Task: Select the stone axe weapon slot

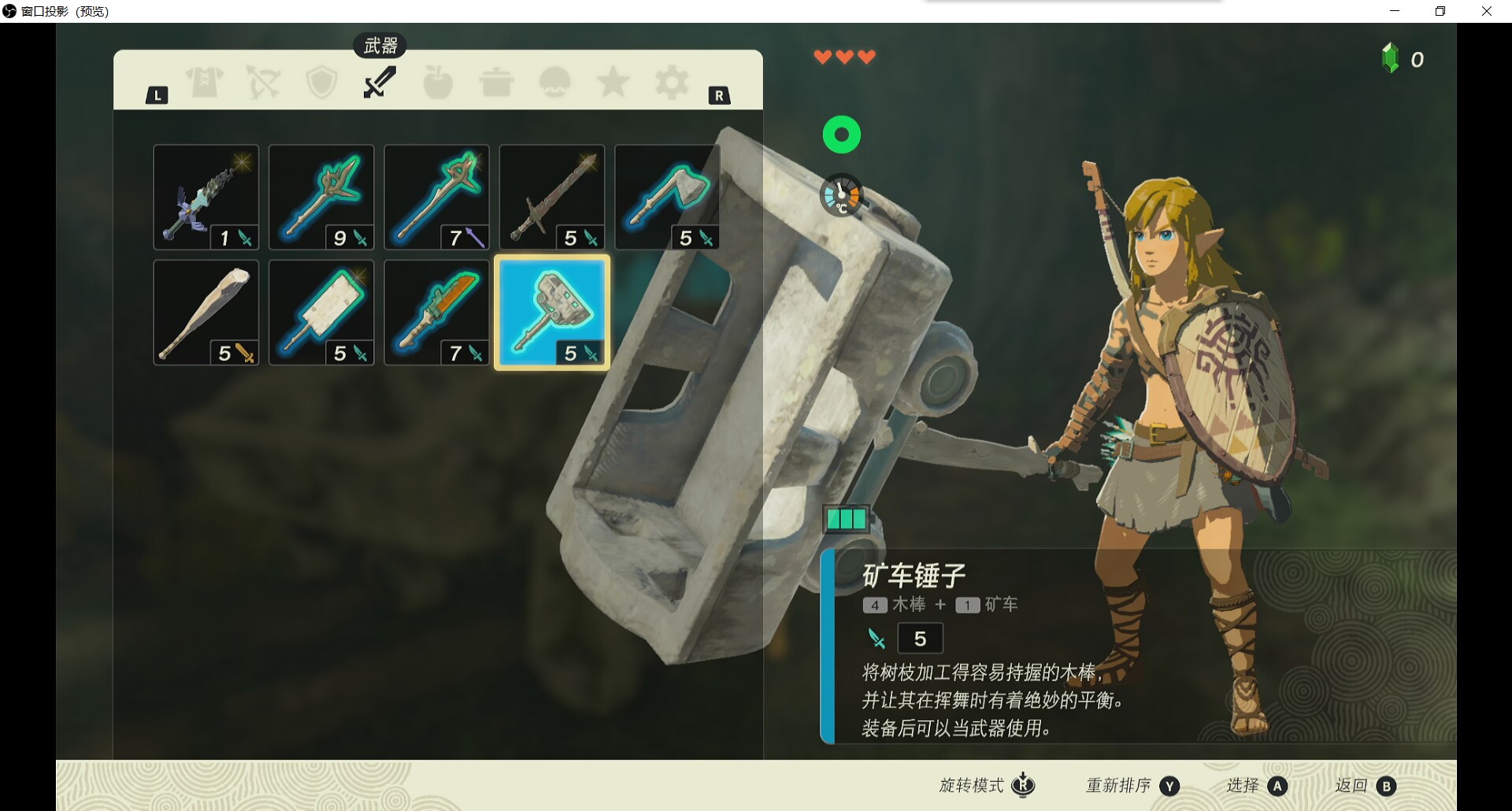Action: coord(667,197)
